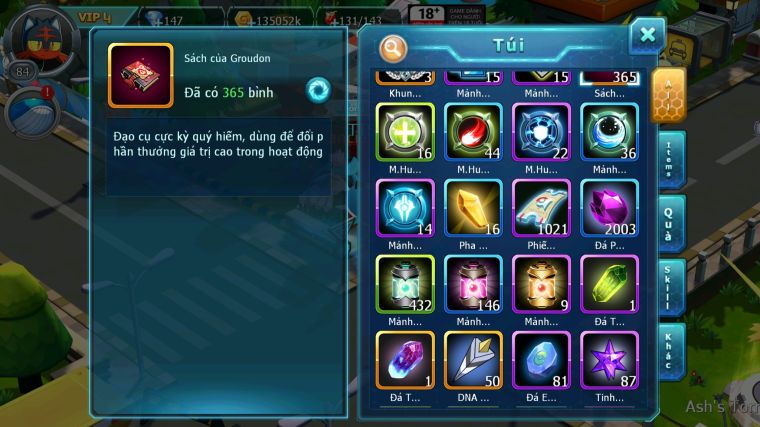Open the whale icon with red alert

(30, 111)
